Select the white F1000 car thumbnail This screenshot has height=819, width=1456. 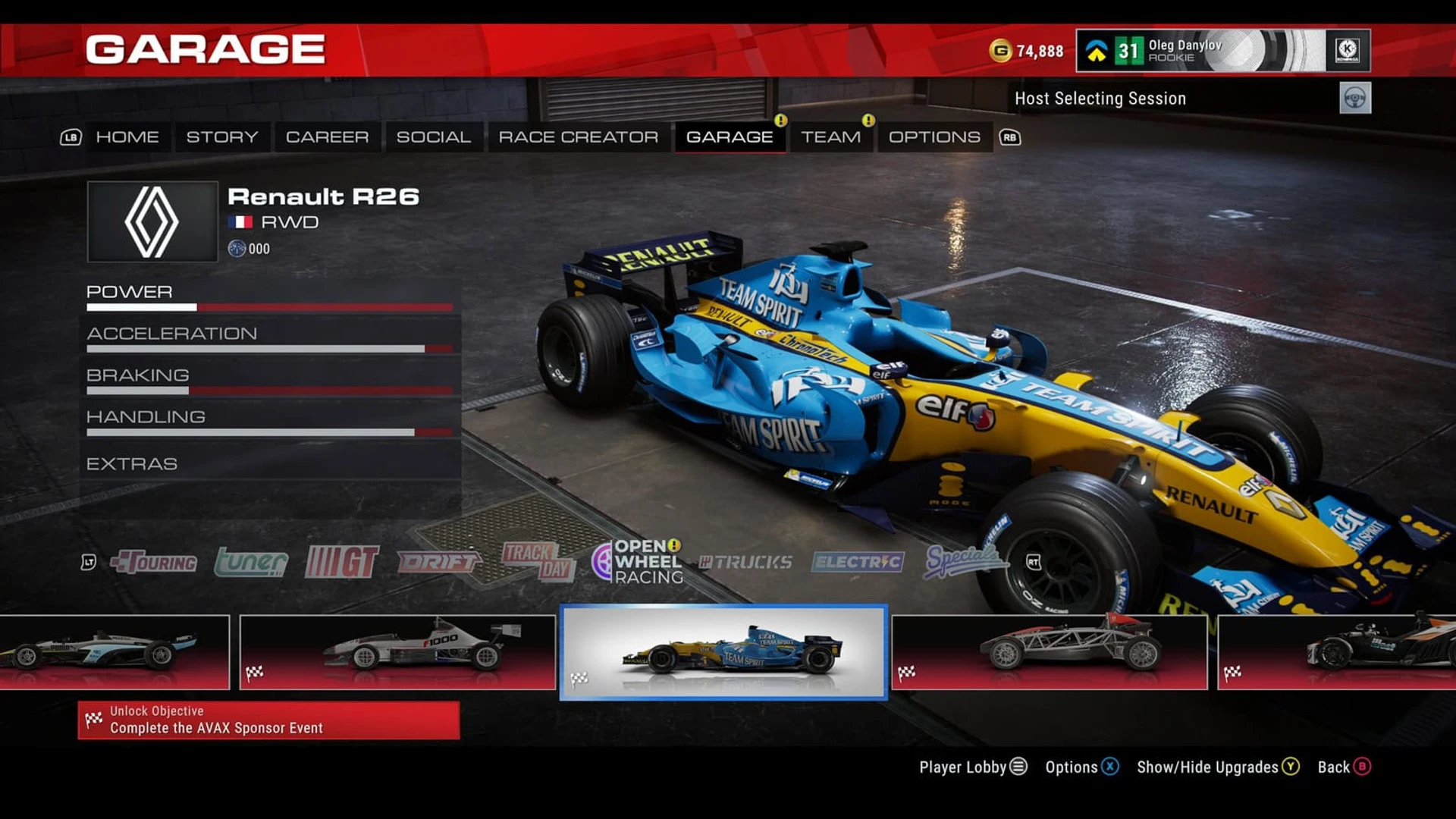(x=397, y=652)
